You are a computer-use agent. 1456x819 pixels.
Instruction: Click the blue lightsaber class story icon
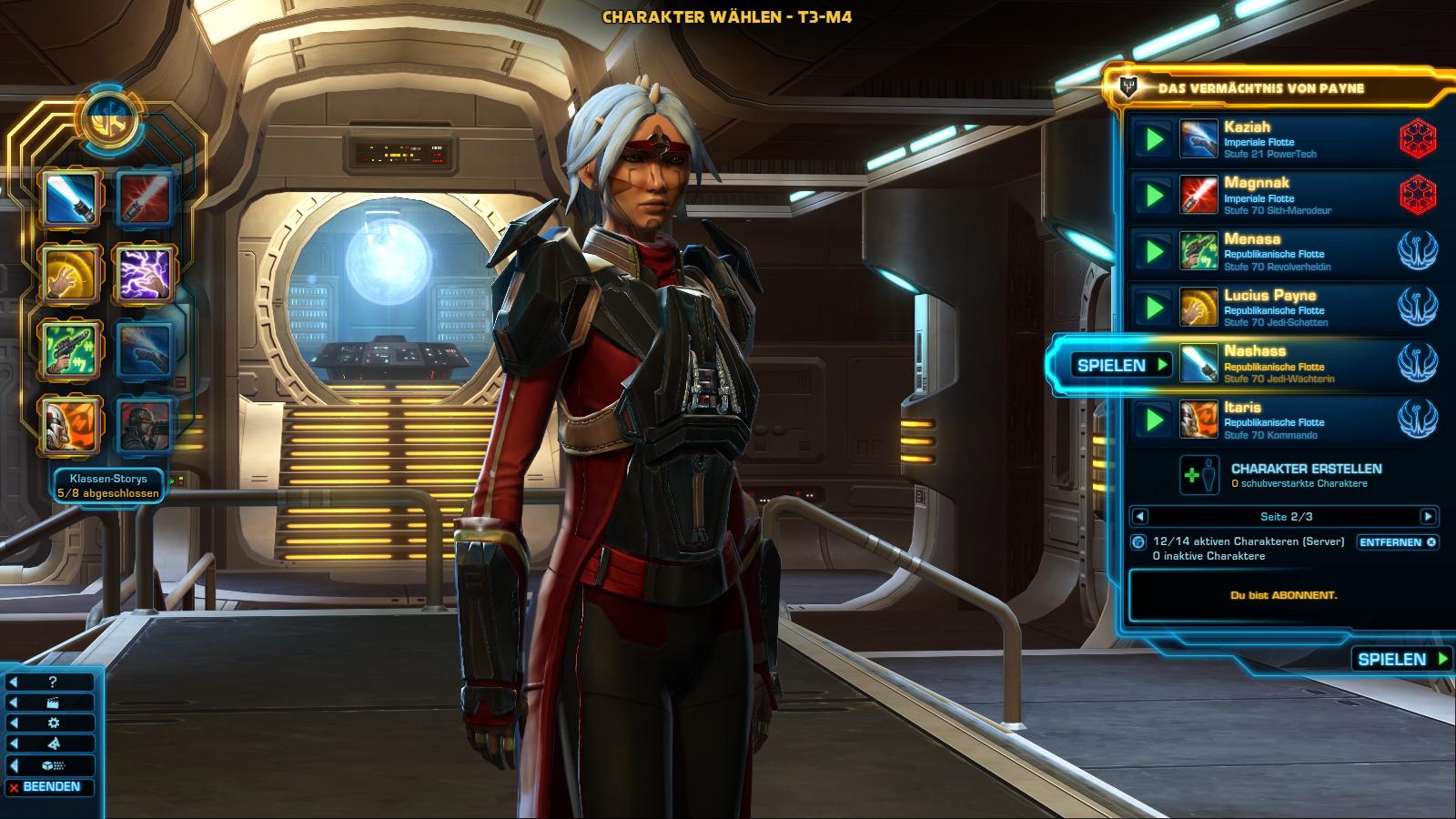click(x=70, y=198)
